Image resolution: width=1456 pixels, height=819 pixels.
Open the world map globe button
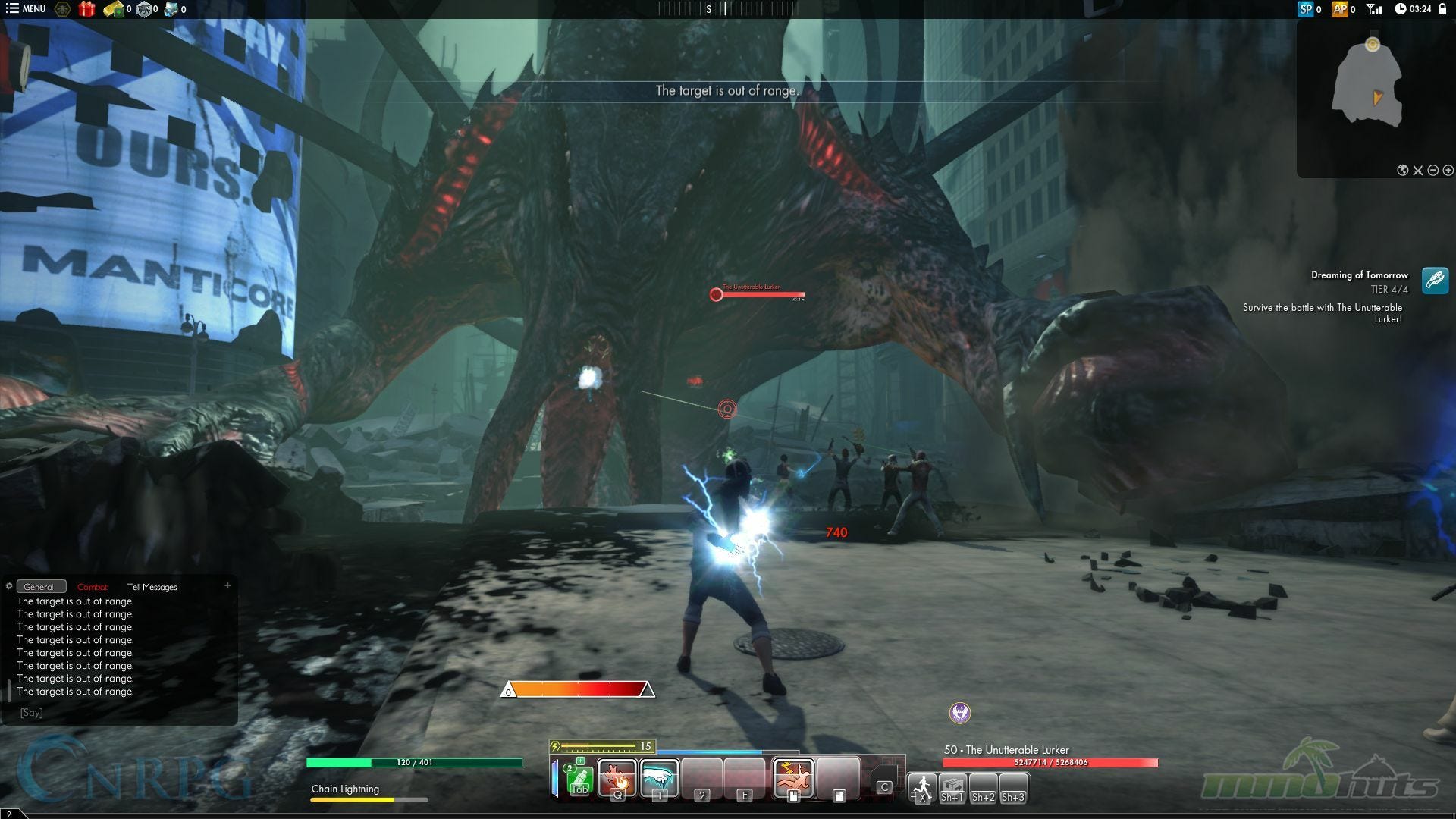(1403, 171)
